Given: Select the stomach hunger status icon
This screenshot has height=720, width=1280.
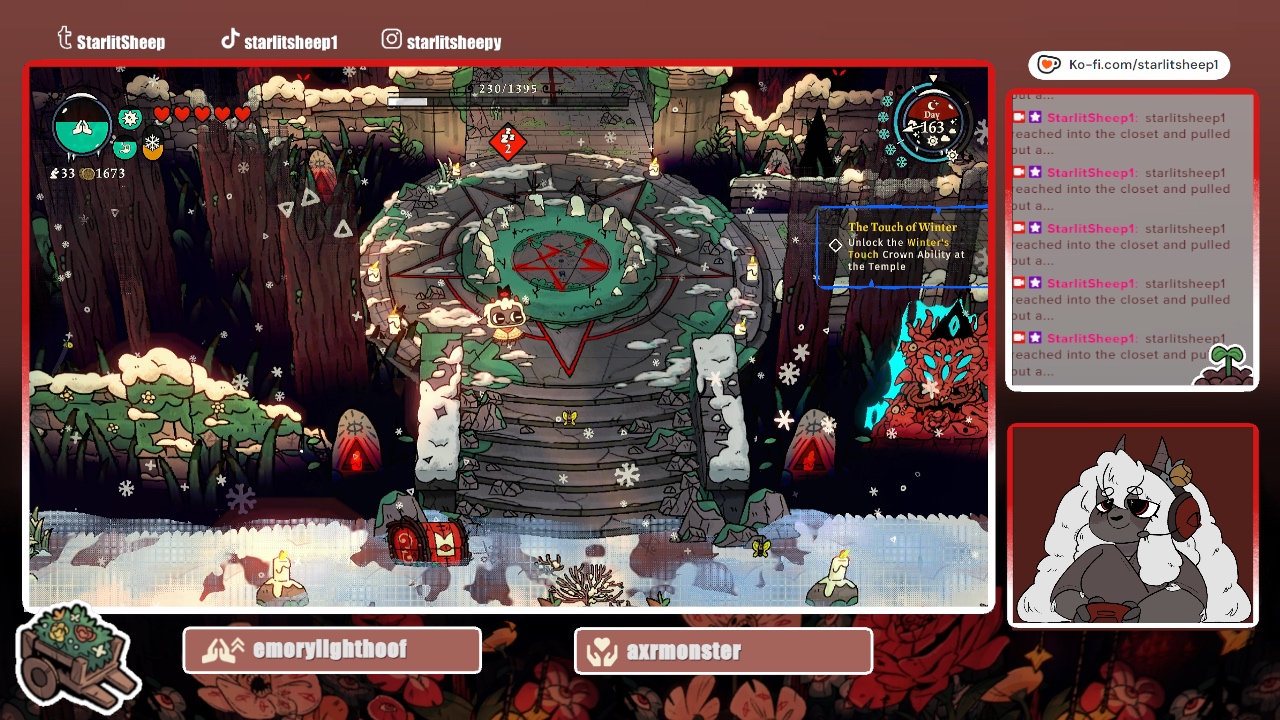Looking at the screenshot, I should pos(124,149).
